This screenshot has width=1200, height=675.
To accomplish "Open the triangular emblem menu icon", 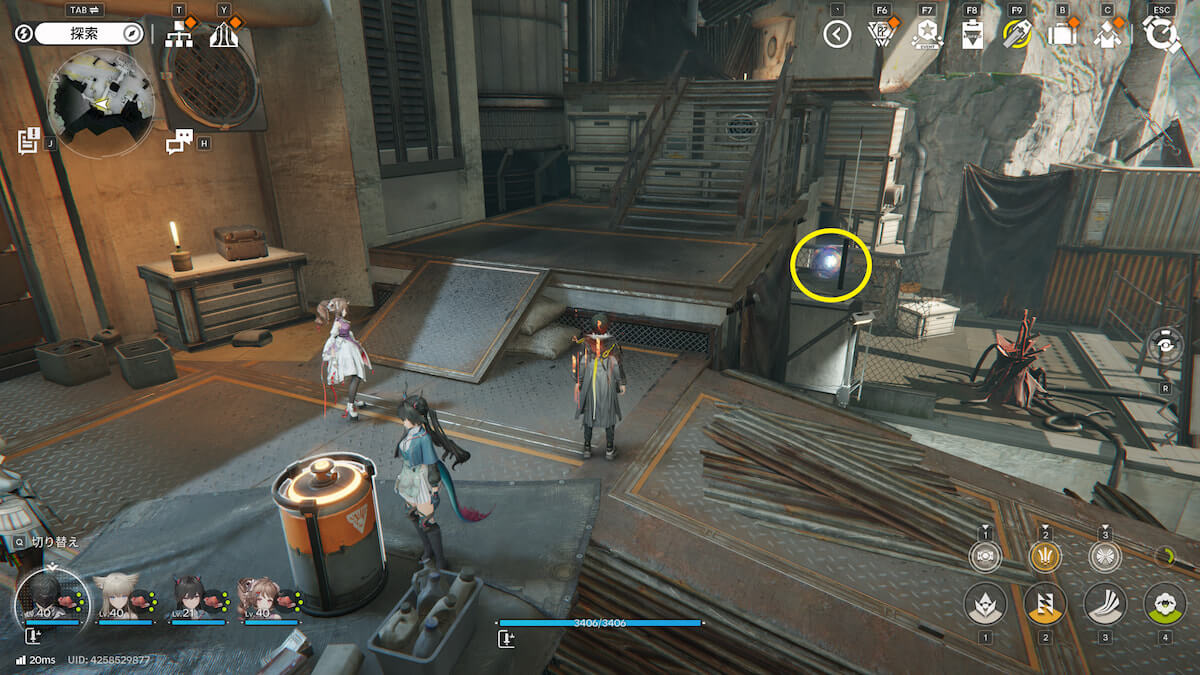I will (x=882, y=35).
